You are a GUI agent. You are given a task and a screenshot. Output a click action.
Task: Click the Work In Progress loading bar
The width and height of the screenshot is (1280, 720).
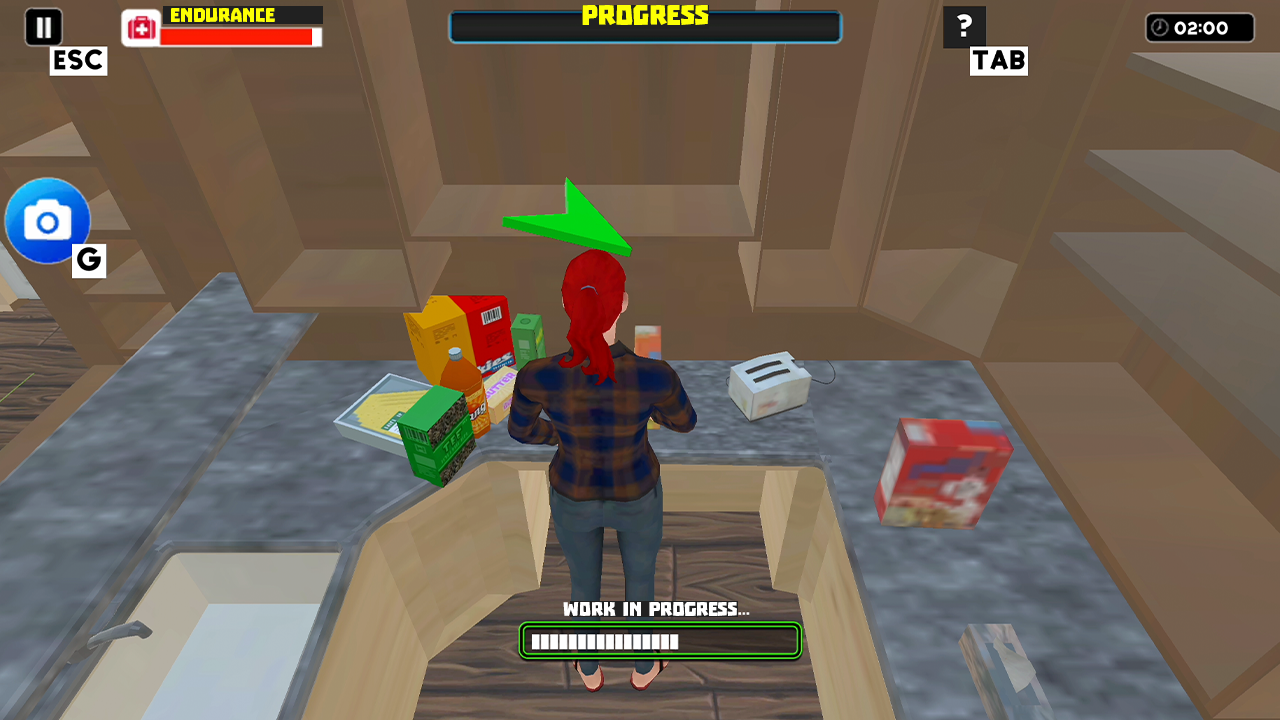pyautogui.click(x=658, y=641)
